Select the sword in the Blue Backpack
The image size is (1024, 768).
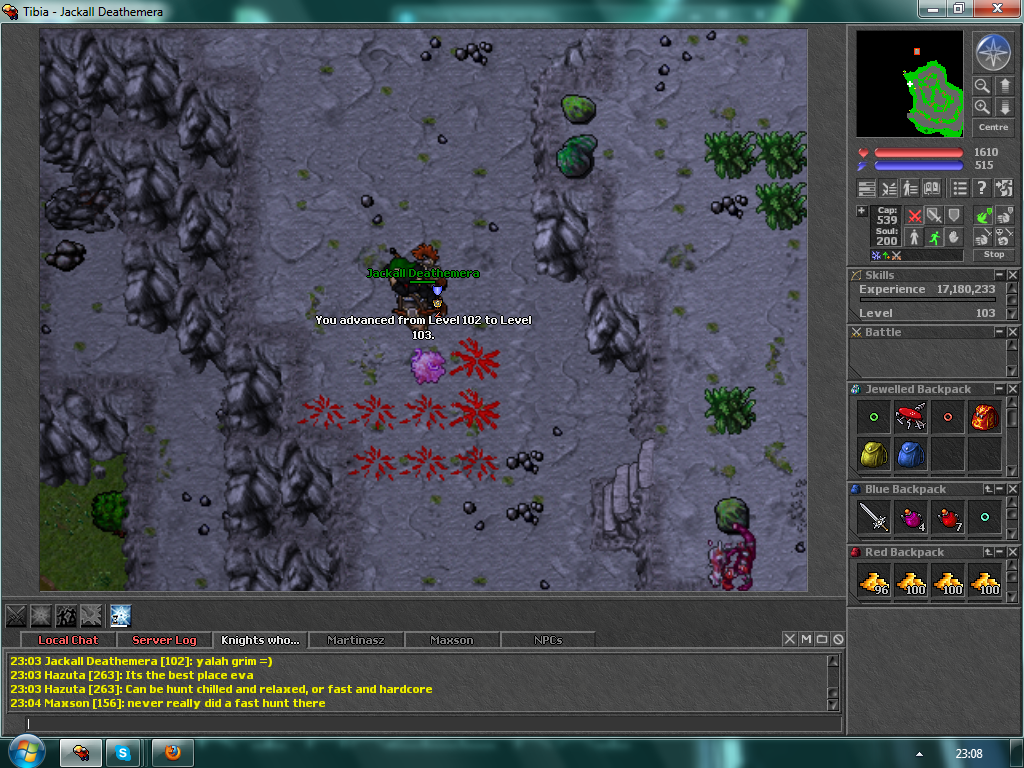874,518
